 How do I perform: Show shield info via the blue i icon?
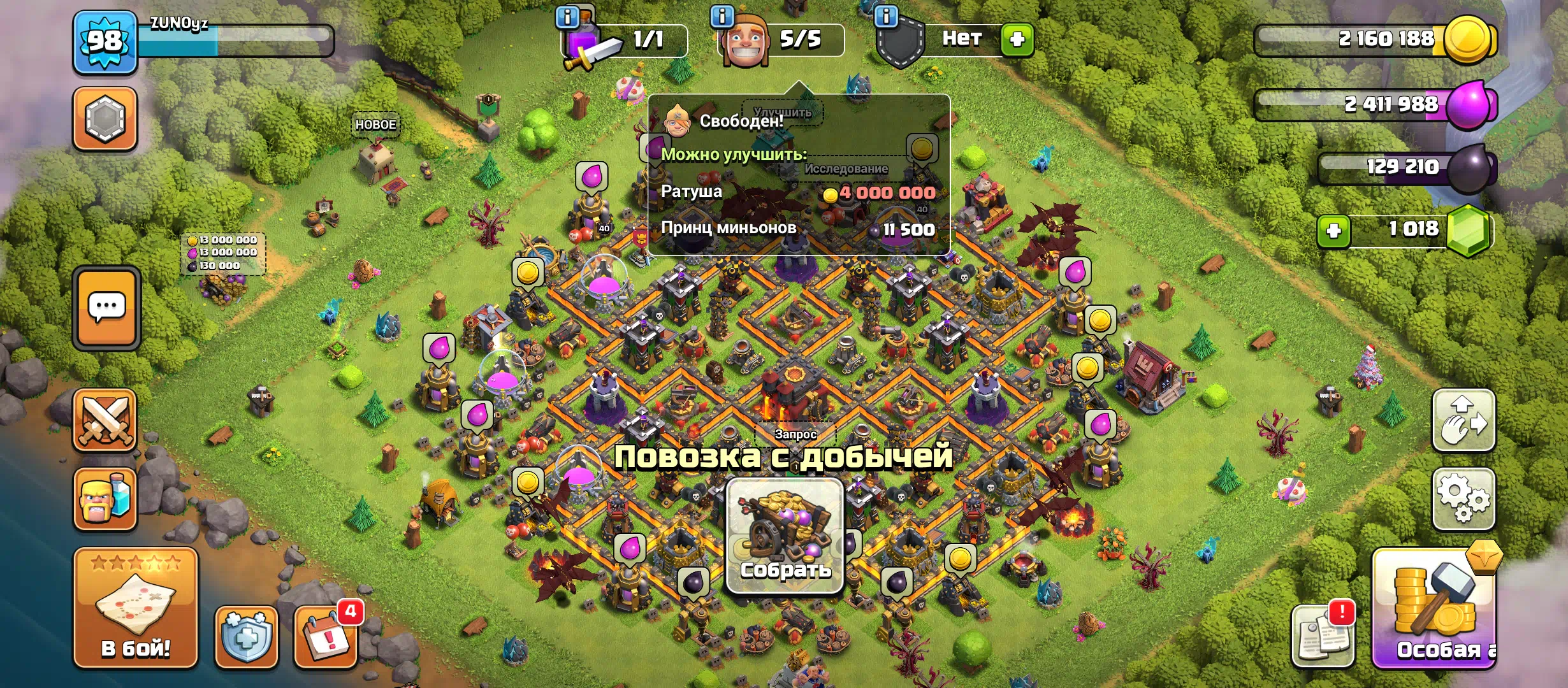[x=886, y=15]
